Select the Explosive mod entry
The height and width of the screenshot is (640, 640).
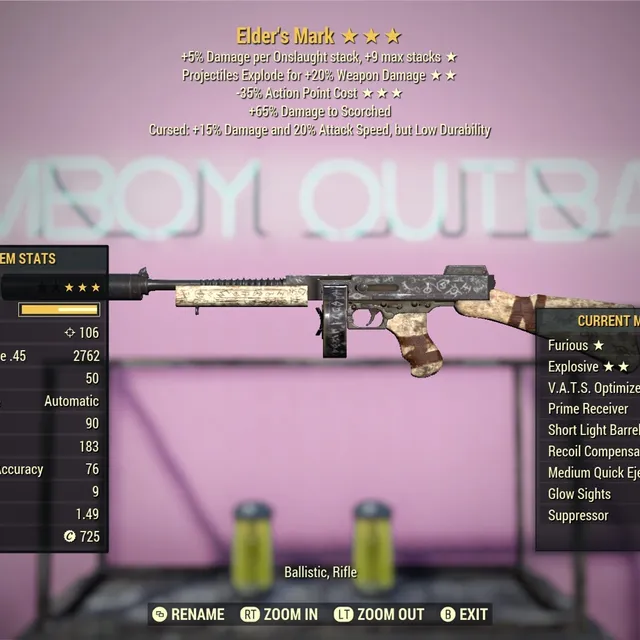[587, 366]
